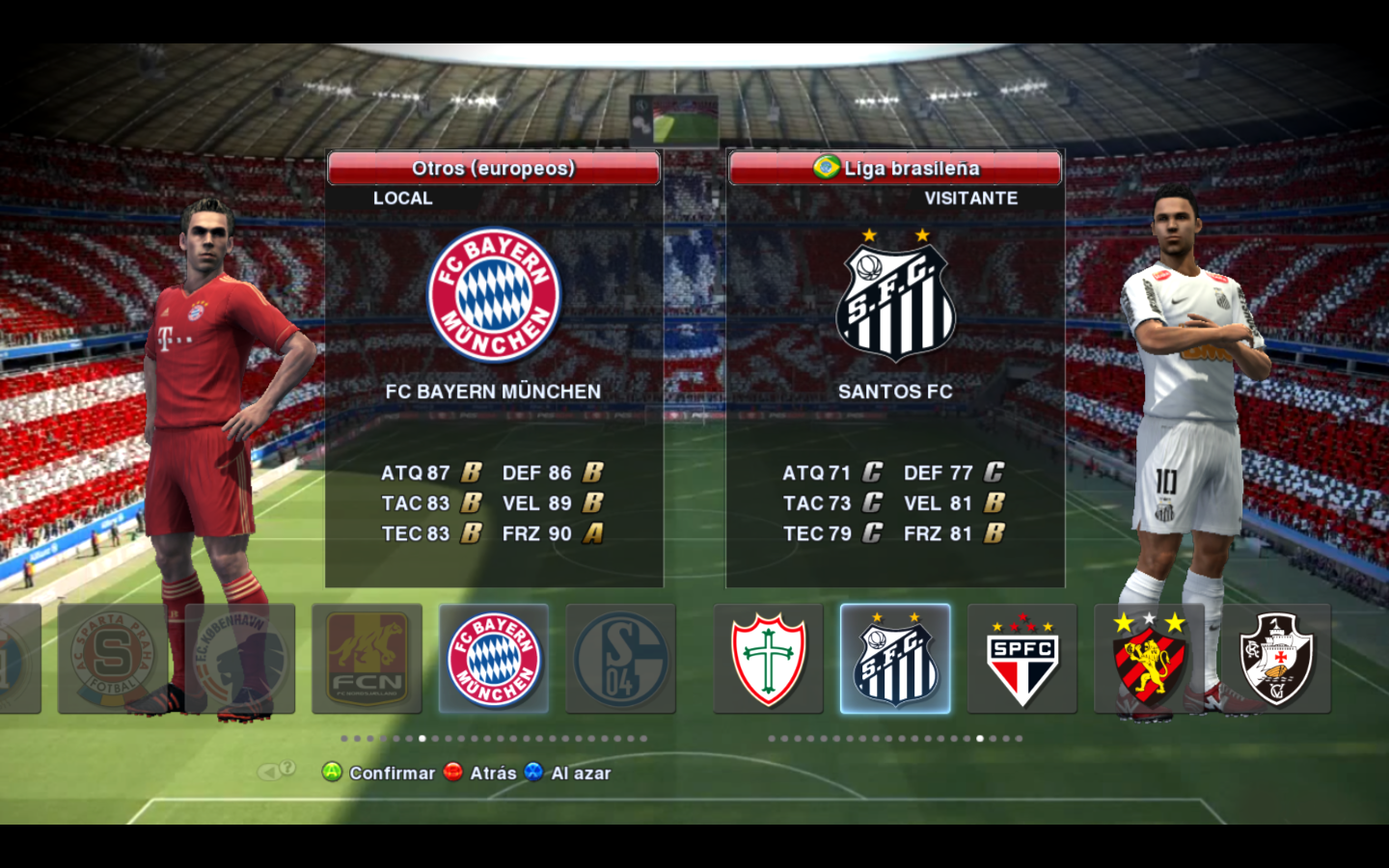Open the Otros (europeos) league header
Screen dimensions: 1389x868
pos(494,168)
